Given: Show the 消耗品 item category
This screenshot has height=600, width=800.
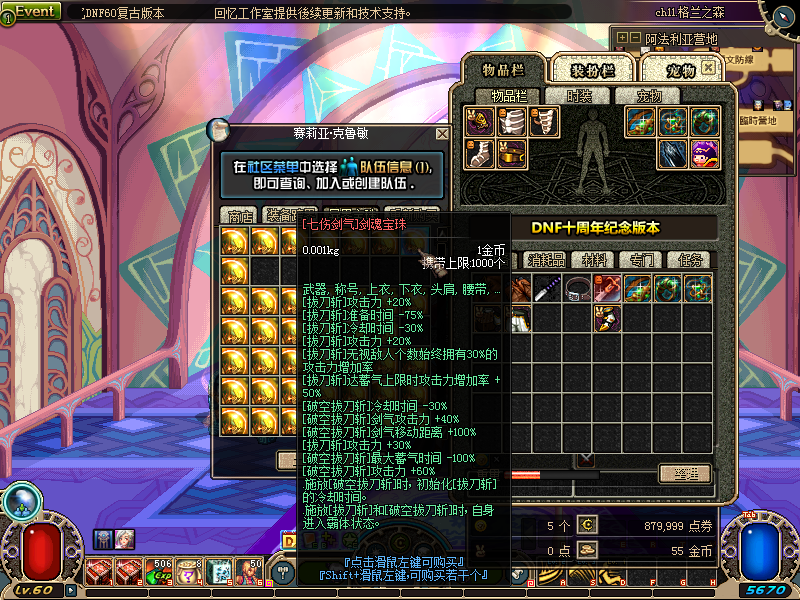Looking at the screenshot, I should 546,260.
